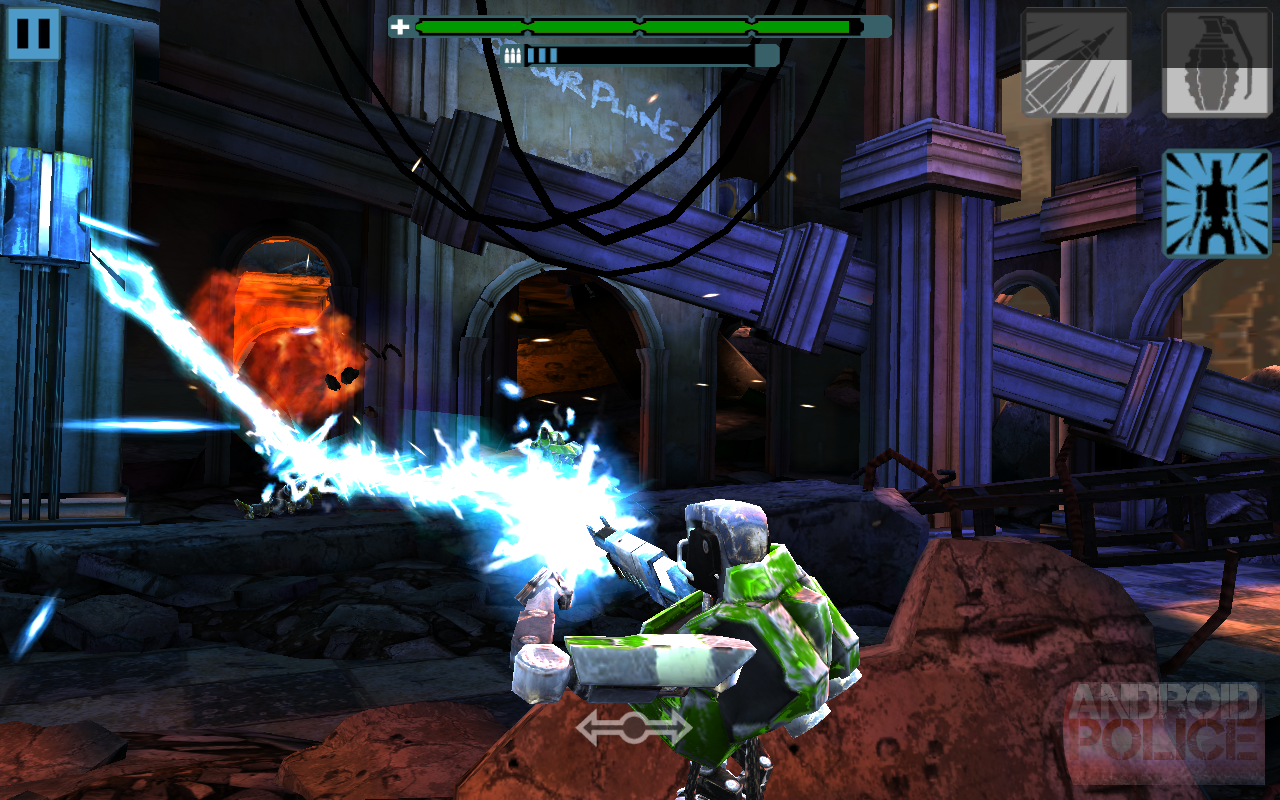Select the left arrowhead of the dodge control
Screen dimensions: 1280x800
(586, 727)
